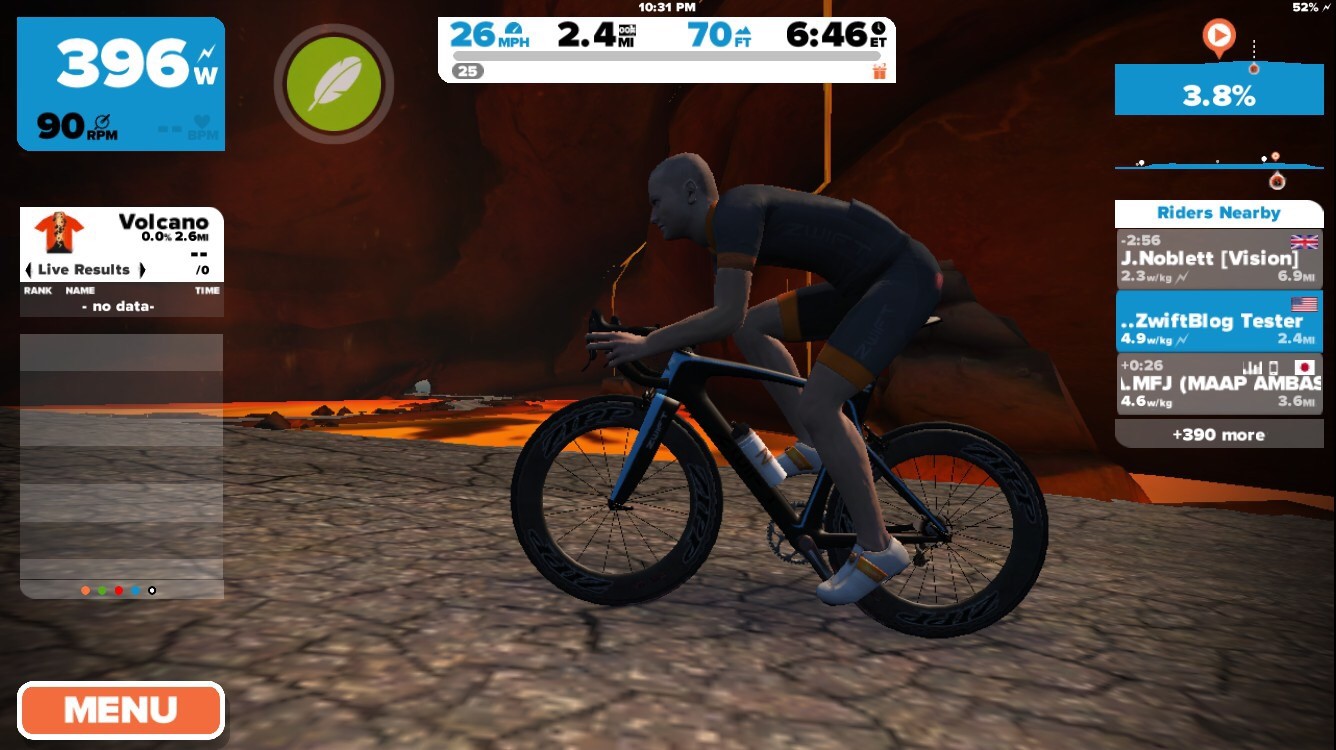Open the orange MENU button
Screen dimensions: 1336x750
(x=120, y=711)
